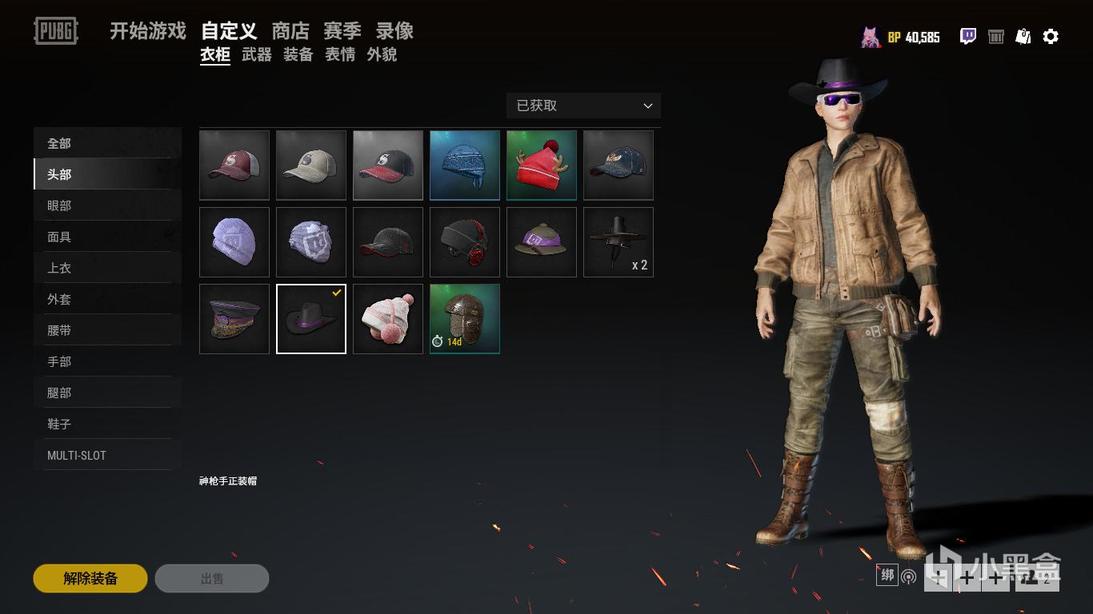Open the 外貌 appearance sub-tab
Image resolution: width=1093 pixels, height=614 pixels.
(x=382, y=55)
